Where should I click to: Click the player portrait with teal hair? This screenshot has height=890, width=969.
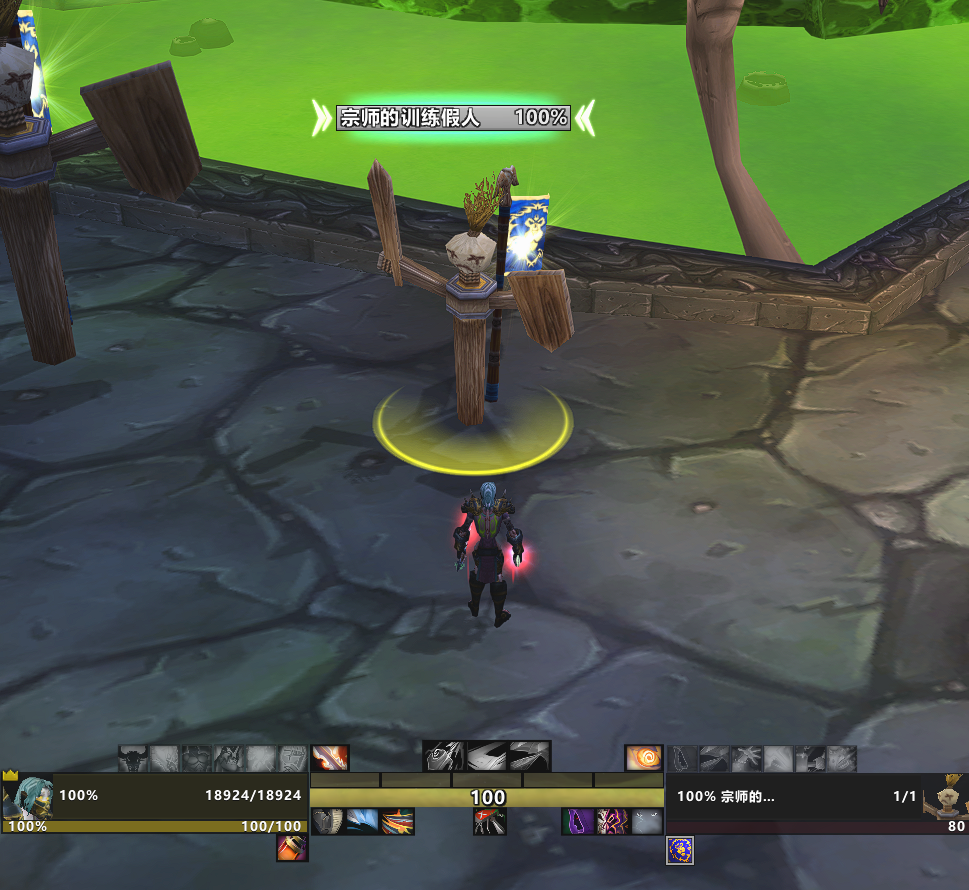29,798
